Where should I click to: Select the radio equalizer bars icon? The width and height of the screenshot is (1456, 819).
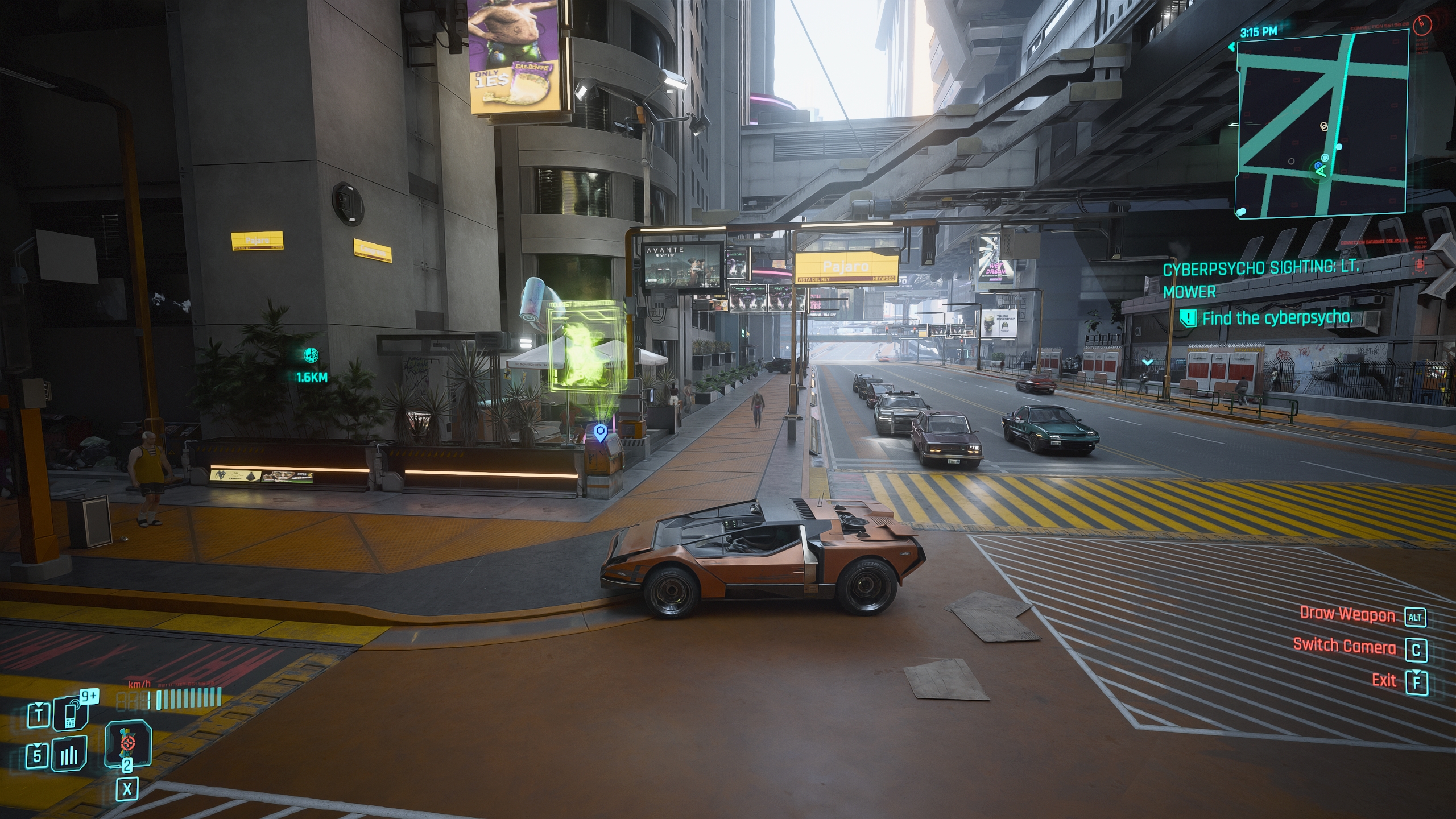71,755
